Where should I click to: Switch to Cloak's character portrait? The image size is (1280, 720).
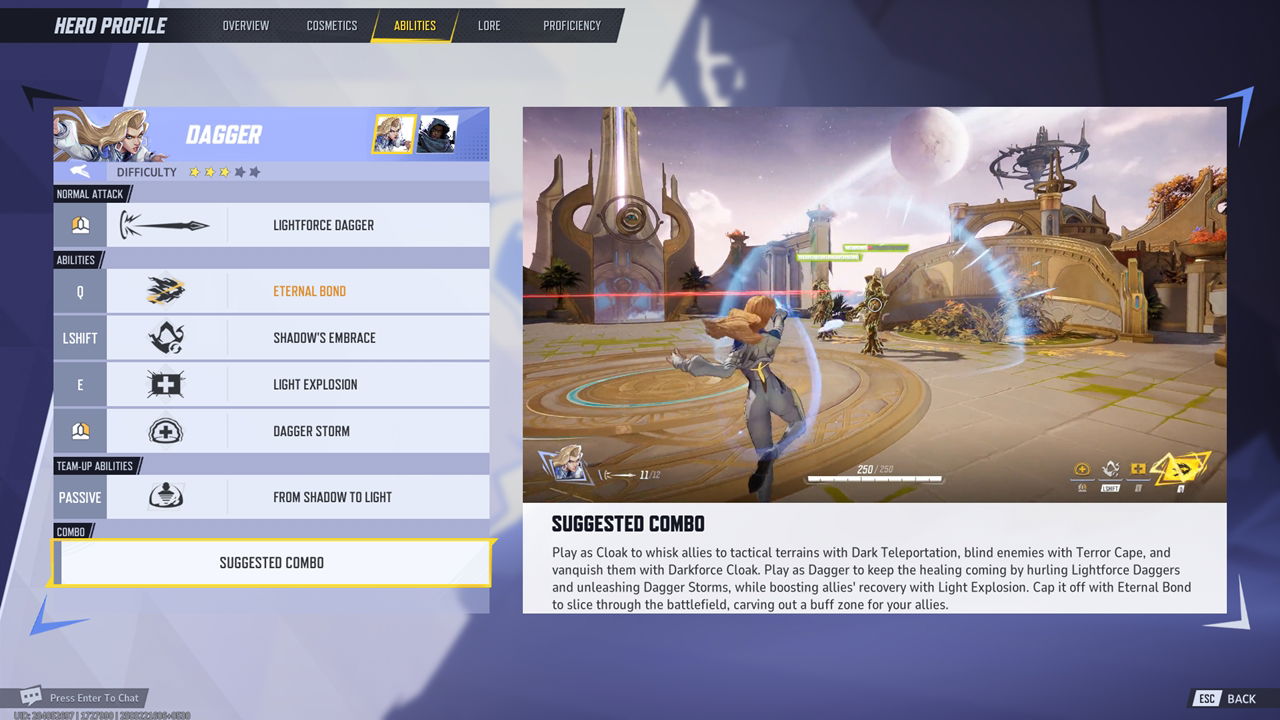click(438, 134)
